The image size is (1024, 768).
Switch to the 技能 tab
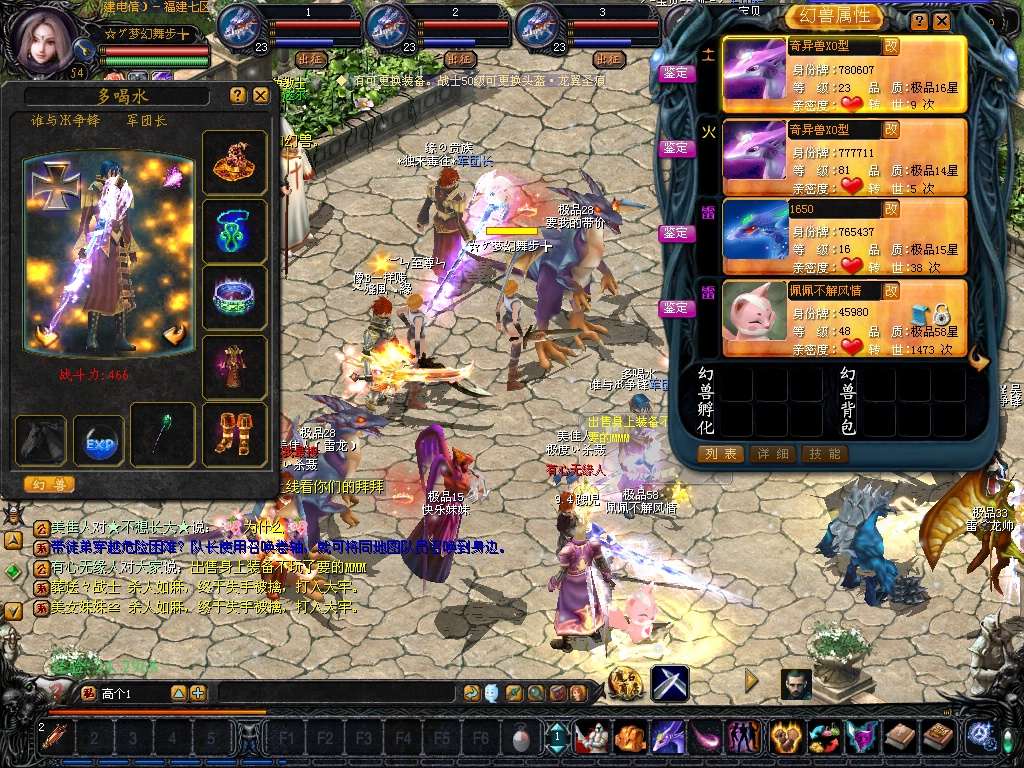click(x=824, y=454)
